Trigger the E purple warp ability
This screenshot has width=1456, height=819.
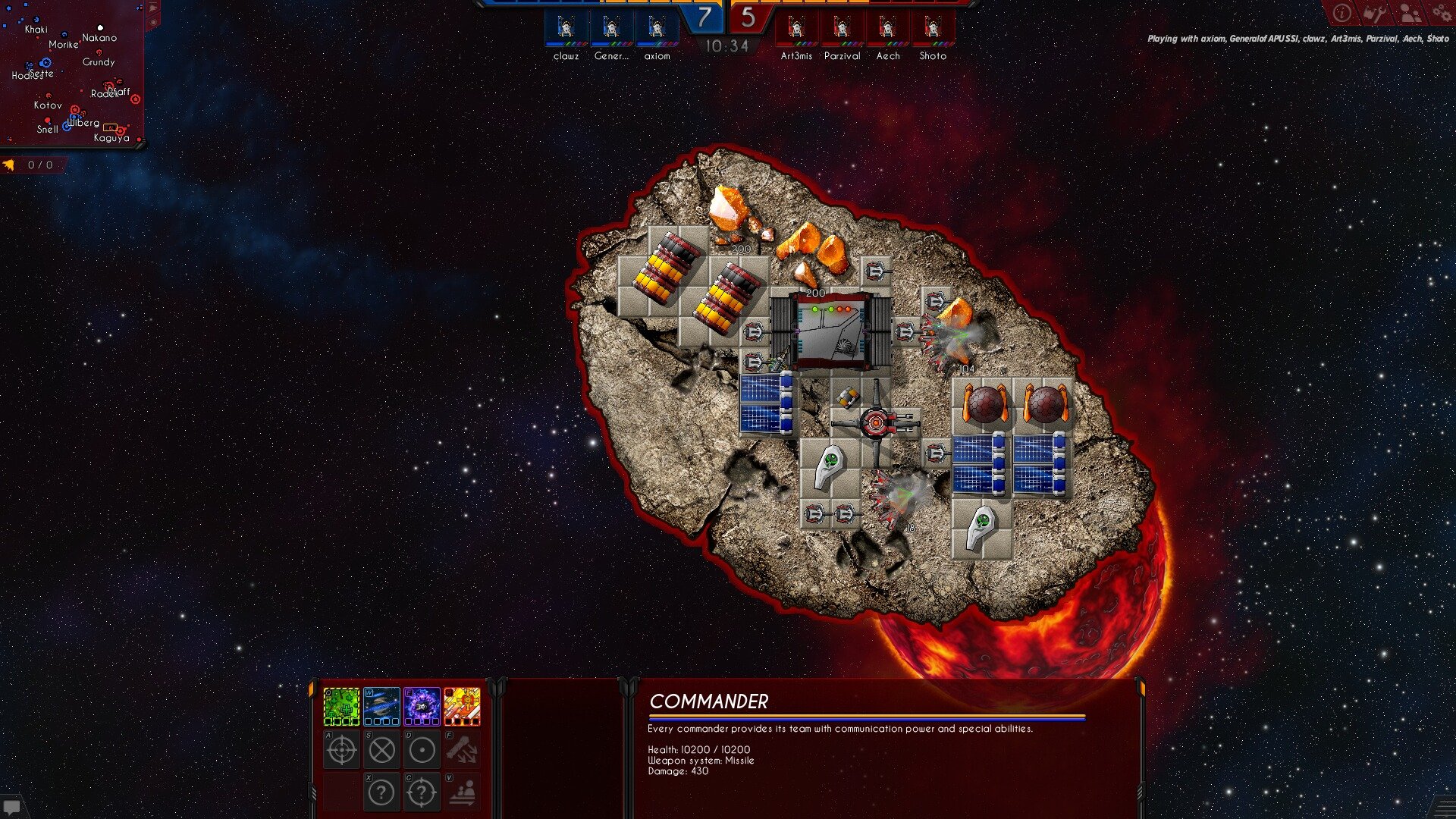(x=422, y=707)
